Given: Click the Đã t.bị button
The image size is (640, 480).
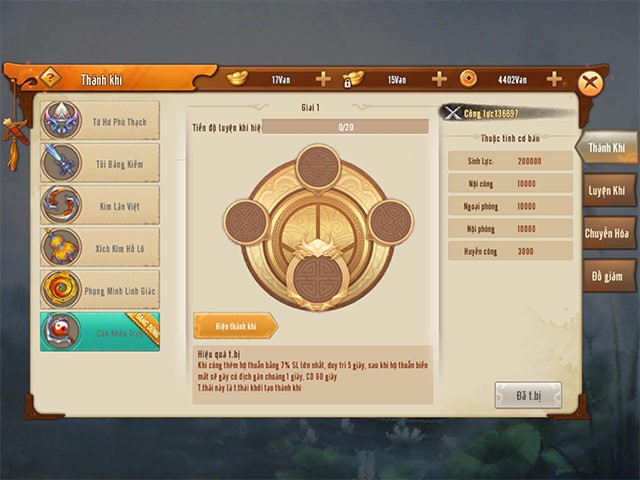Looking at the screenshot, I should pyautogui.click(x=528, y=394).
